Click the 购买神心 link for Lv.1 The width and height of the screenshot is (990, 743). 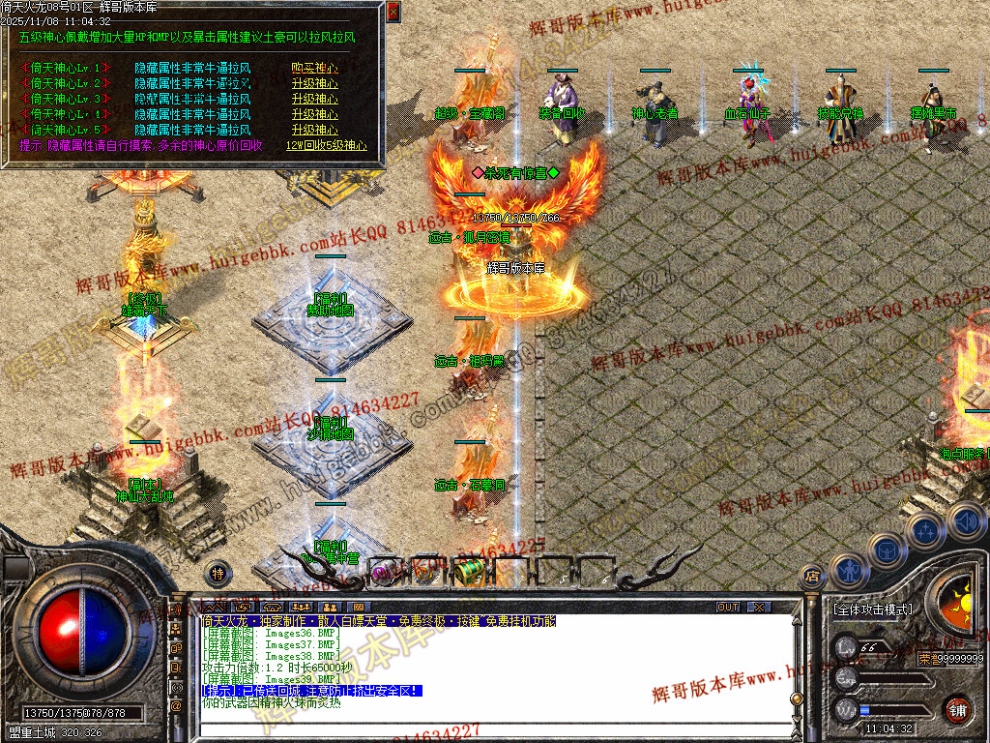[314, 68]
